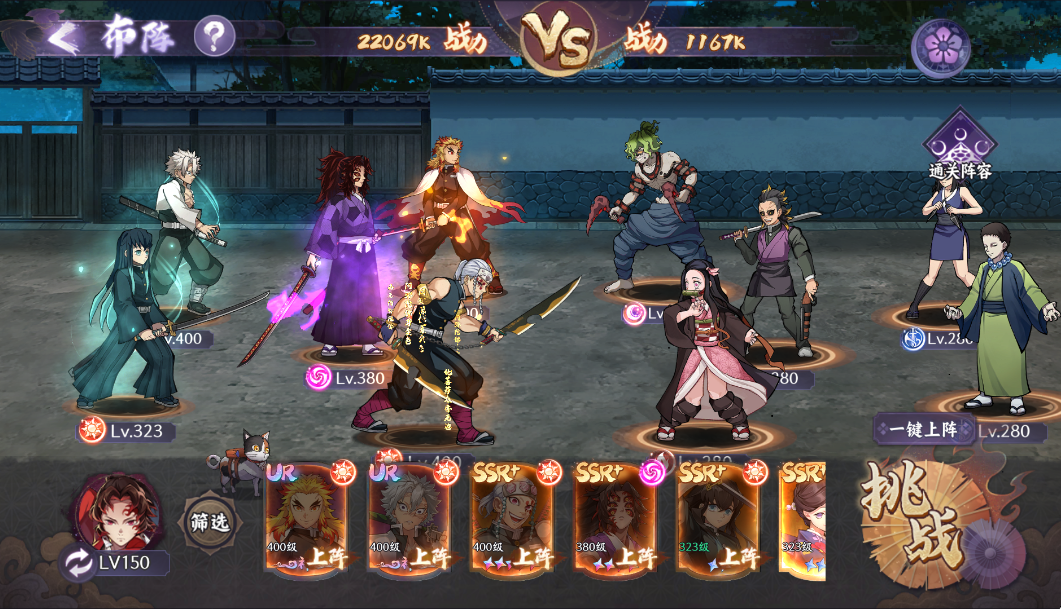
Task: Select the UR flame-haired hero card
Action: point(306,518)
